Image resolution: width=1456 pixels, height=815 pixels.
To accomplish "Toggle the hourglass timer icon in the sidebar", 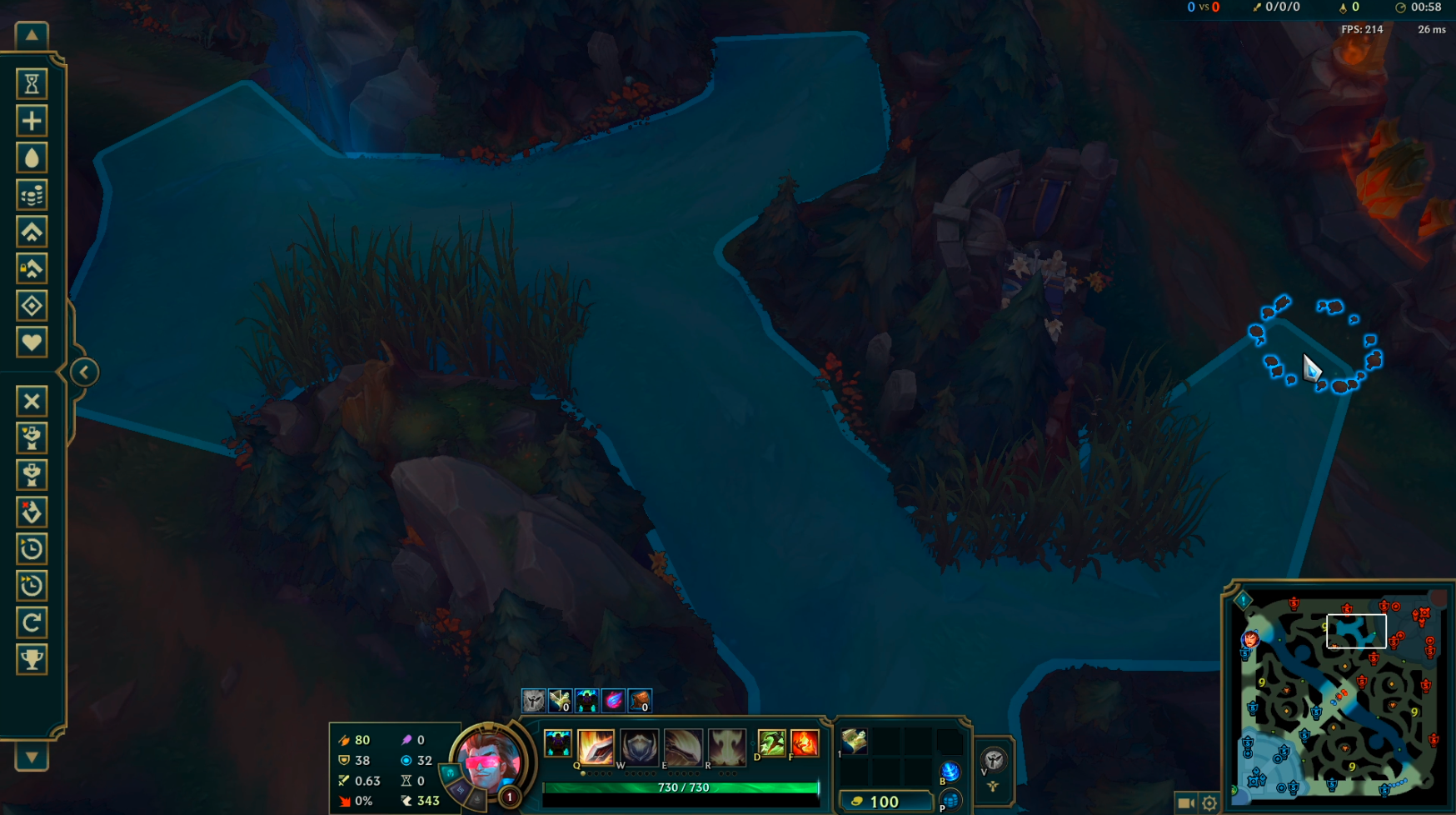I will coord(32,84).
